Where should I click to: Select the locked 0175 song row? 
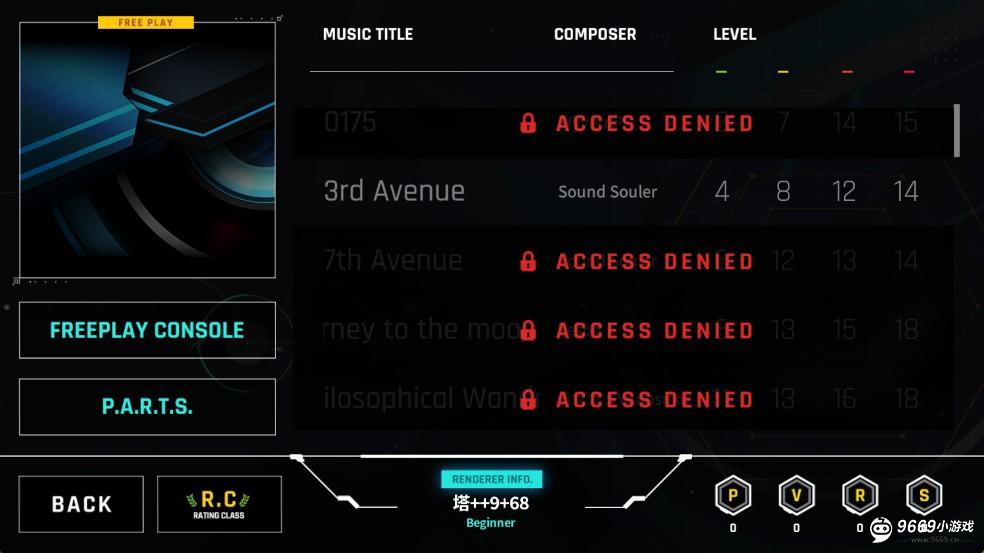click(620, 123)
